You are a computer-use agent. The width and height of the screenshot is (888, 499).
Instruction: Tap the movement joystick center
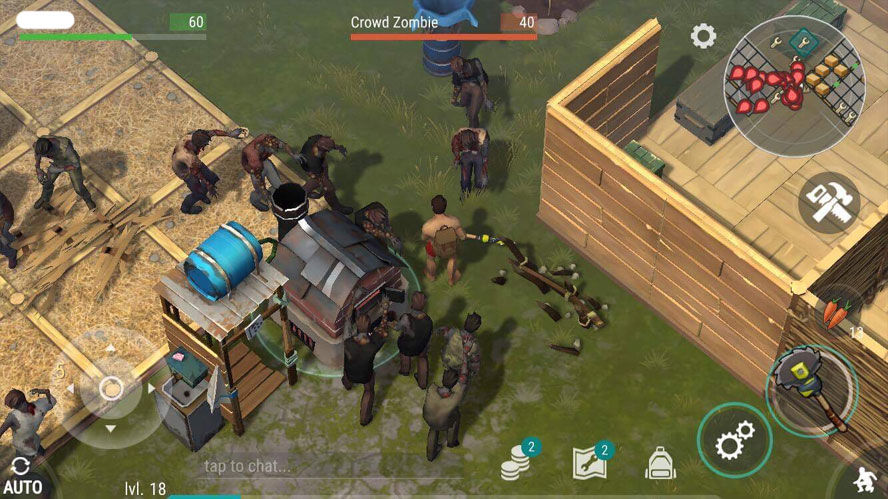[x=110, y=388]
